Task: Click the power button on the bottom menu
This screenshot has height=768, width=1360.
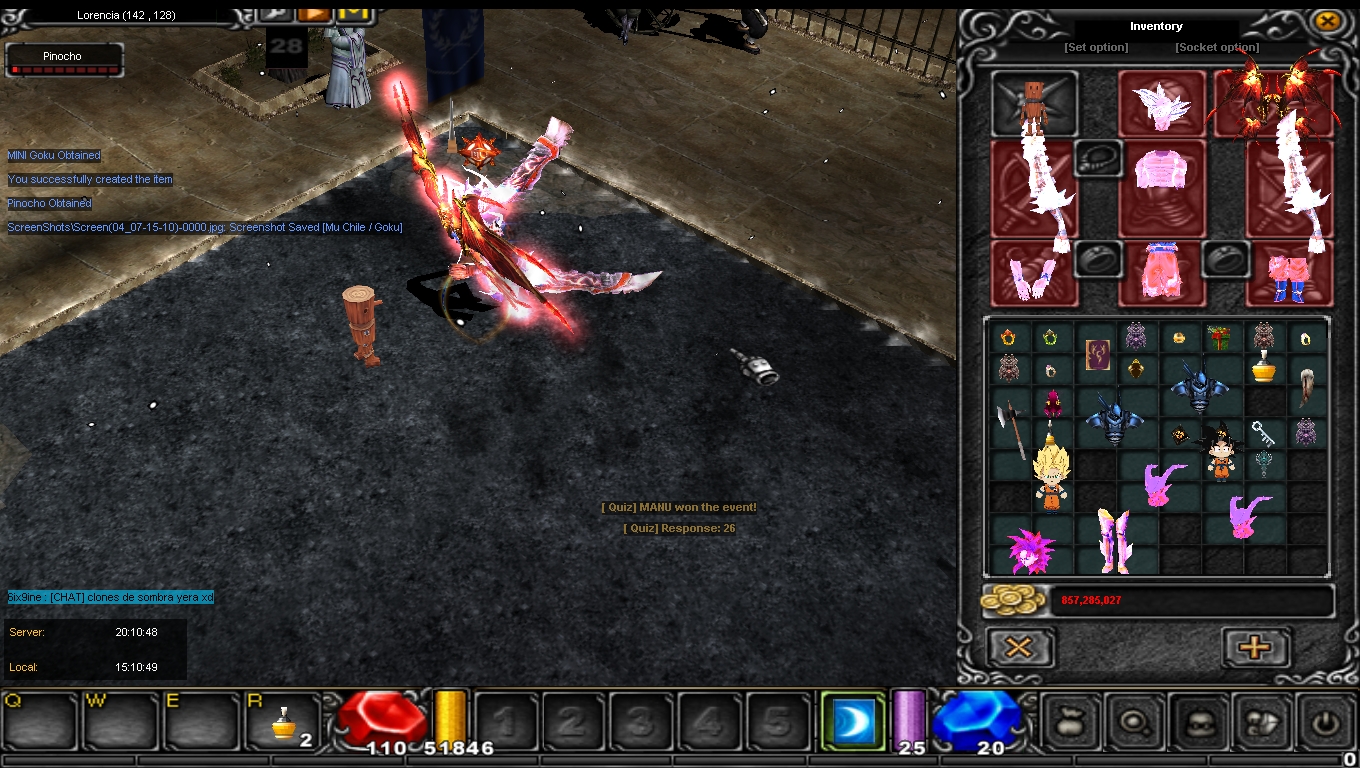Action: (x=1326, y=720)
